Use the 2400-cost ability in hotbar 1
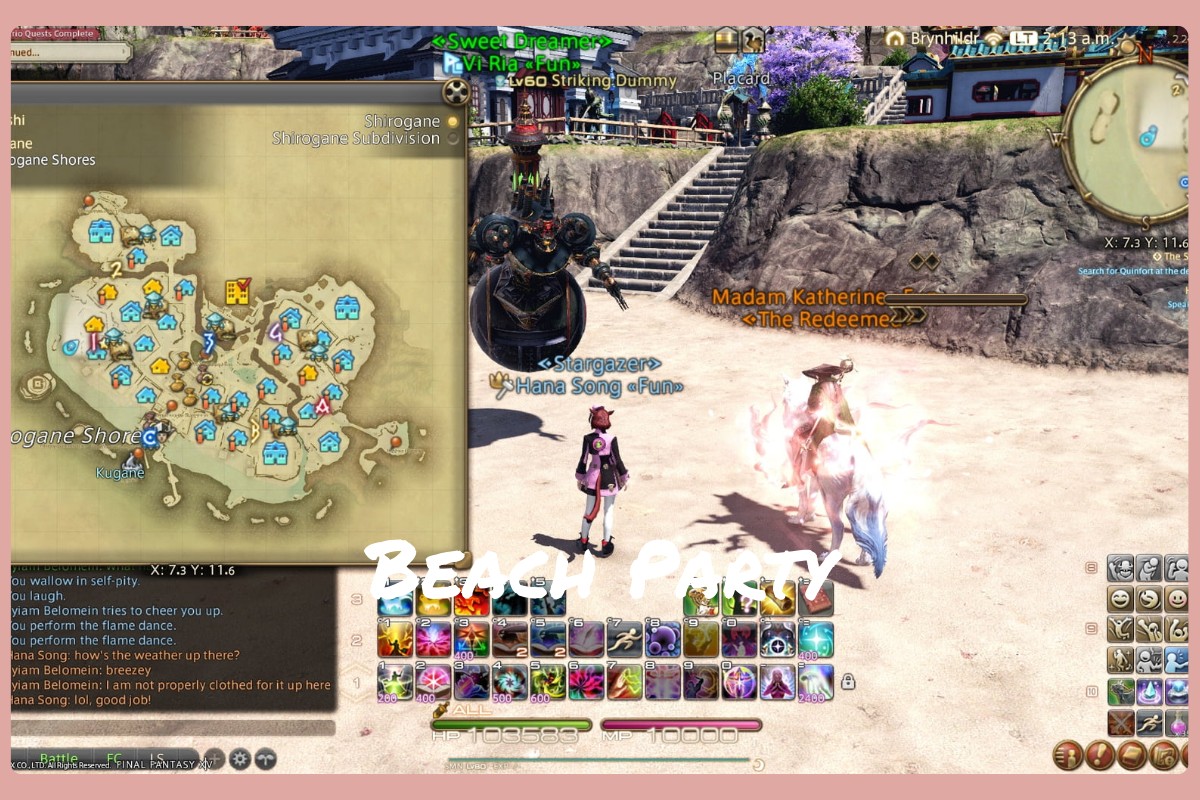The image size is (1200, 800). (x=815, y=682)
